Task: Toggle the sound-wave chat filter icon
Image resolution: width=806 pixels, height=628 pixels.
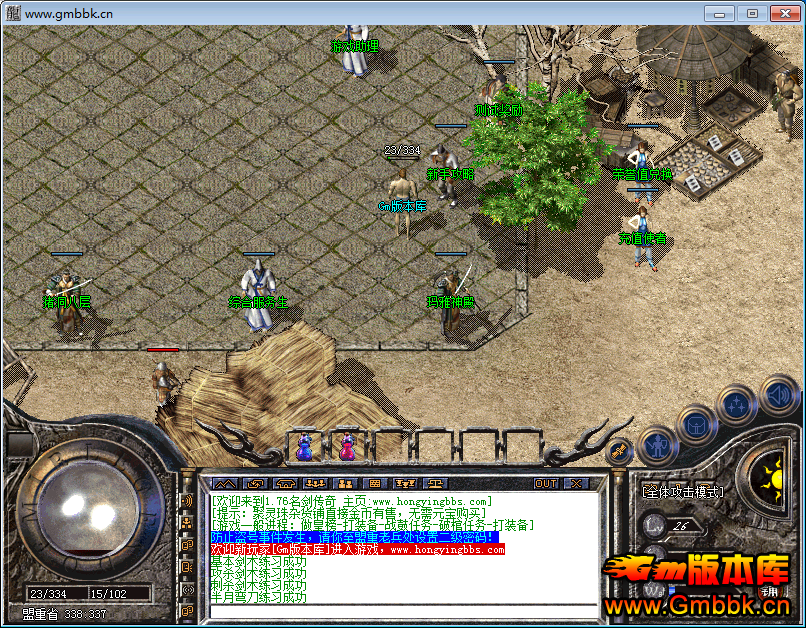Action: coord(186,500)
